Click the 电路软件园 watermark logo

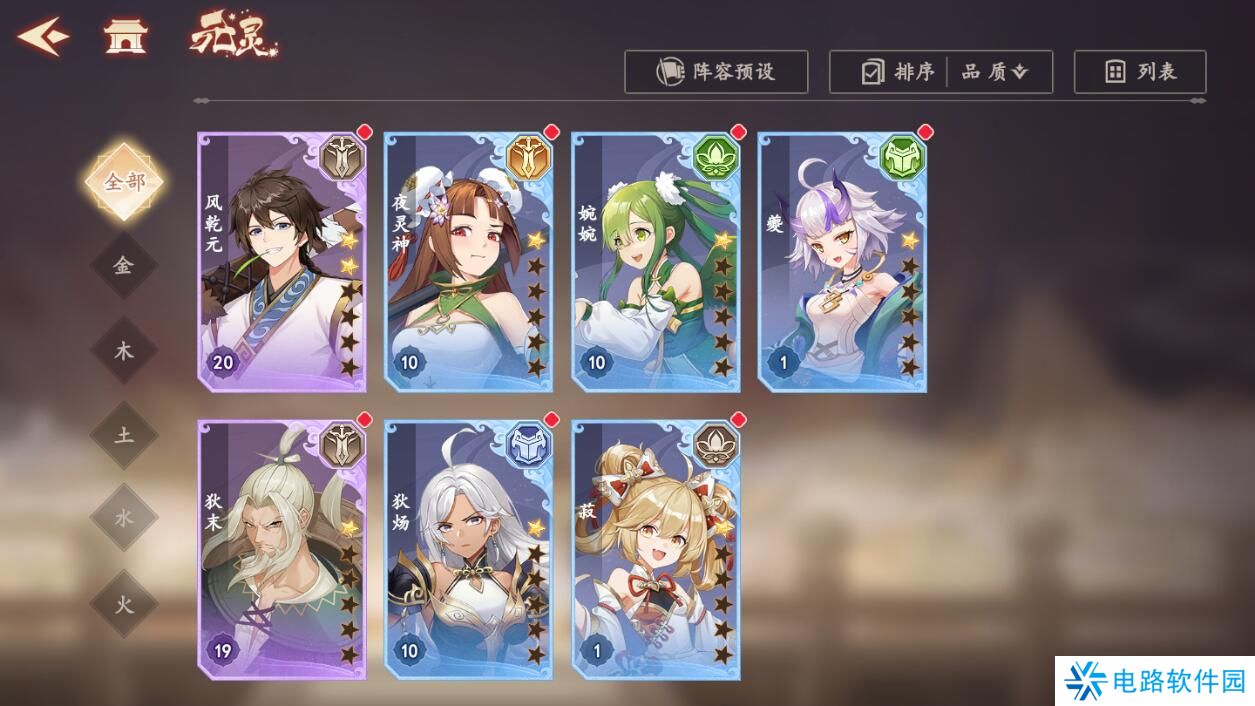click(1155, 681)
